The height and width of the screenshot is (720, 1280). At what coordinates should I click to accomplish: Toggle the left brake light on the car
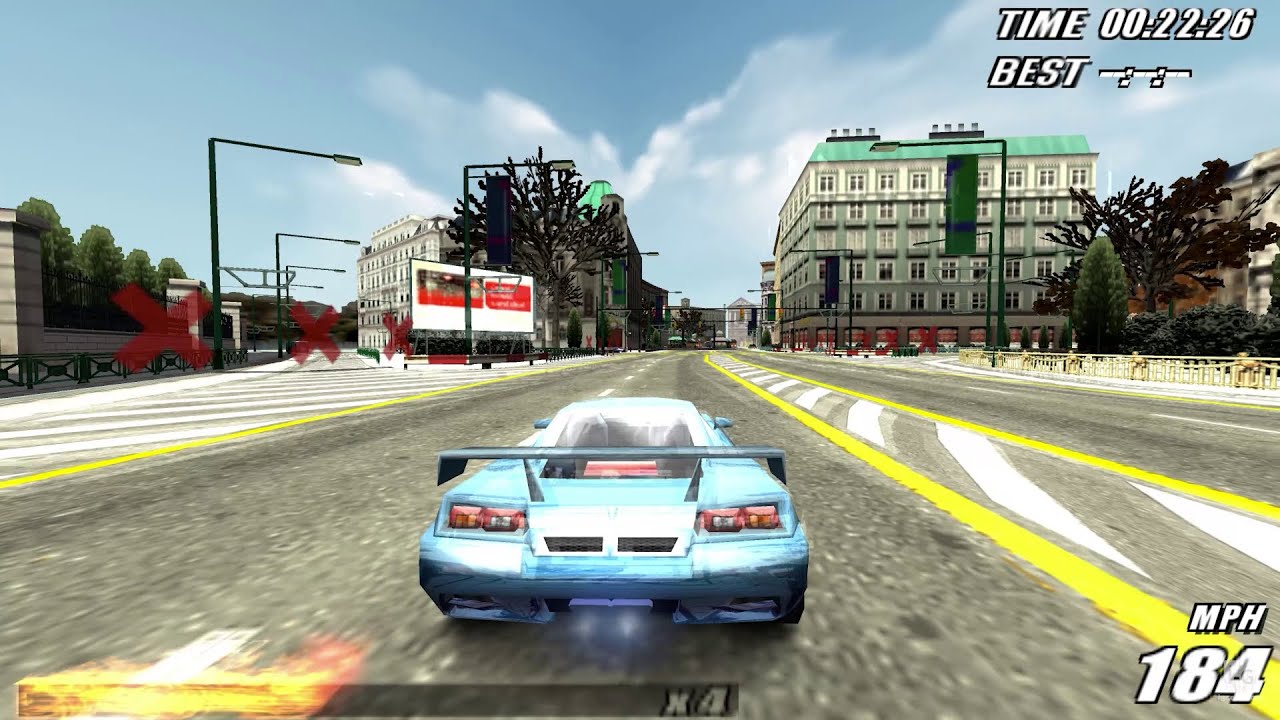pyautogui.click(x=486, y=519)
